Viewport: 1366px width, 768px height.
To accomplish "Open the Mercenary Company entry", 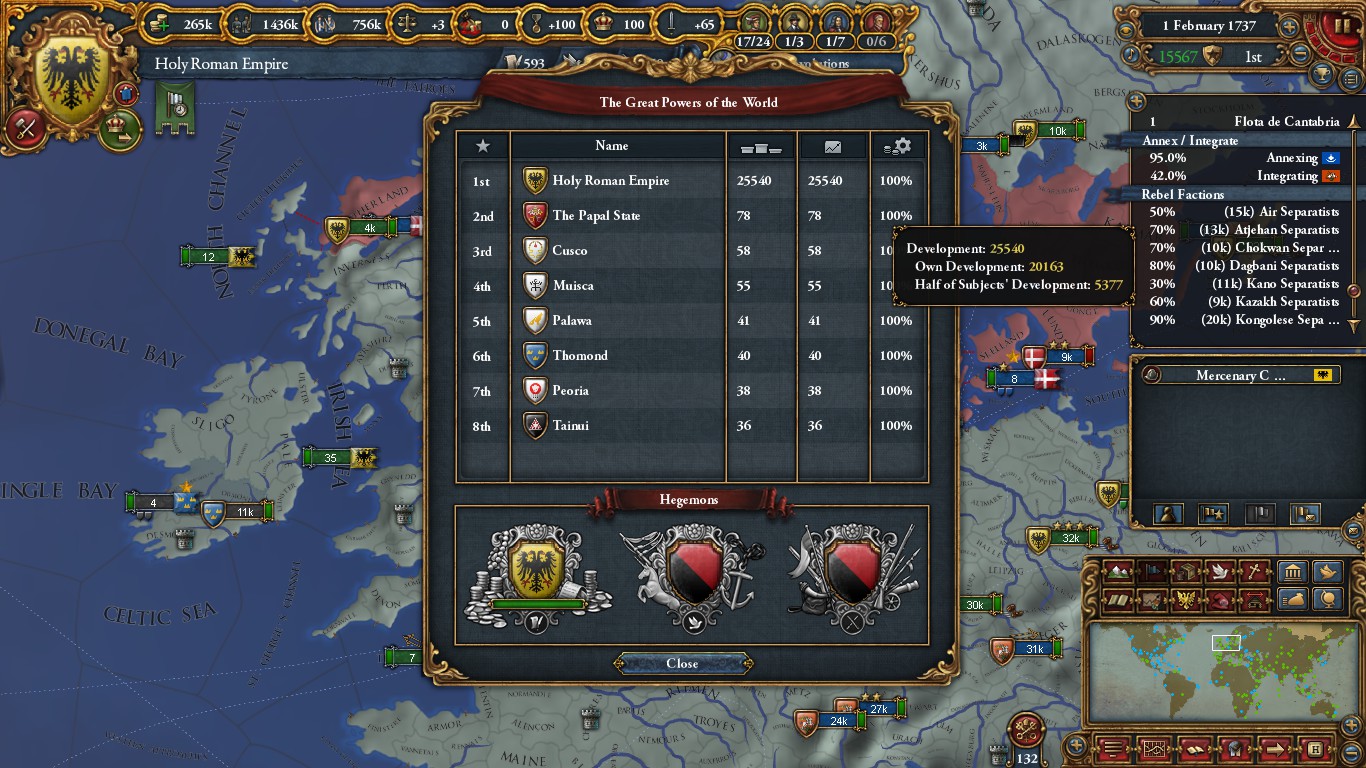I will click(x=1240, y=376).
